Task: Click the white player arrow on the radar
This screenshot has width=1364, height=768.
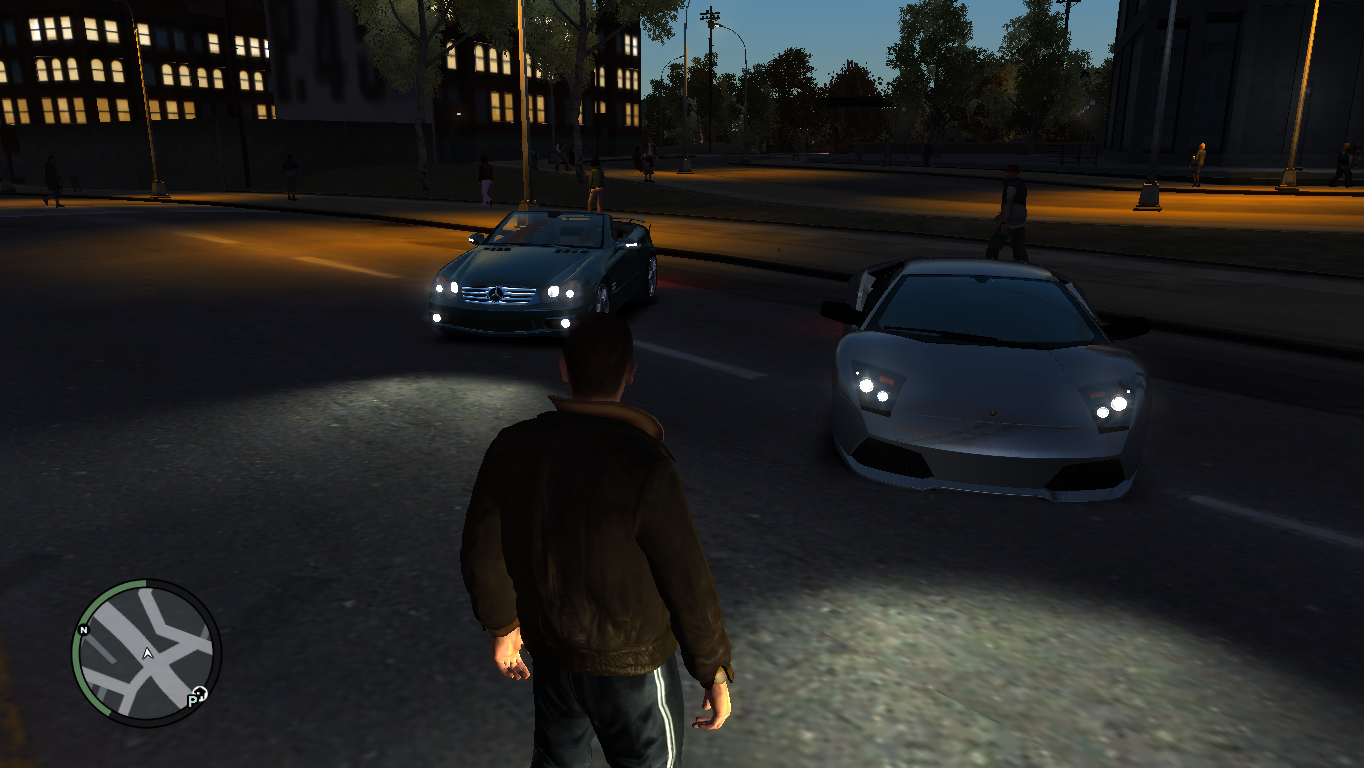Action: [147, 651]
